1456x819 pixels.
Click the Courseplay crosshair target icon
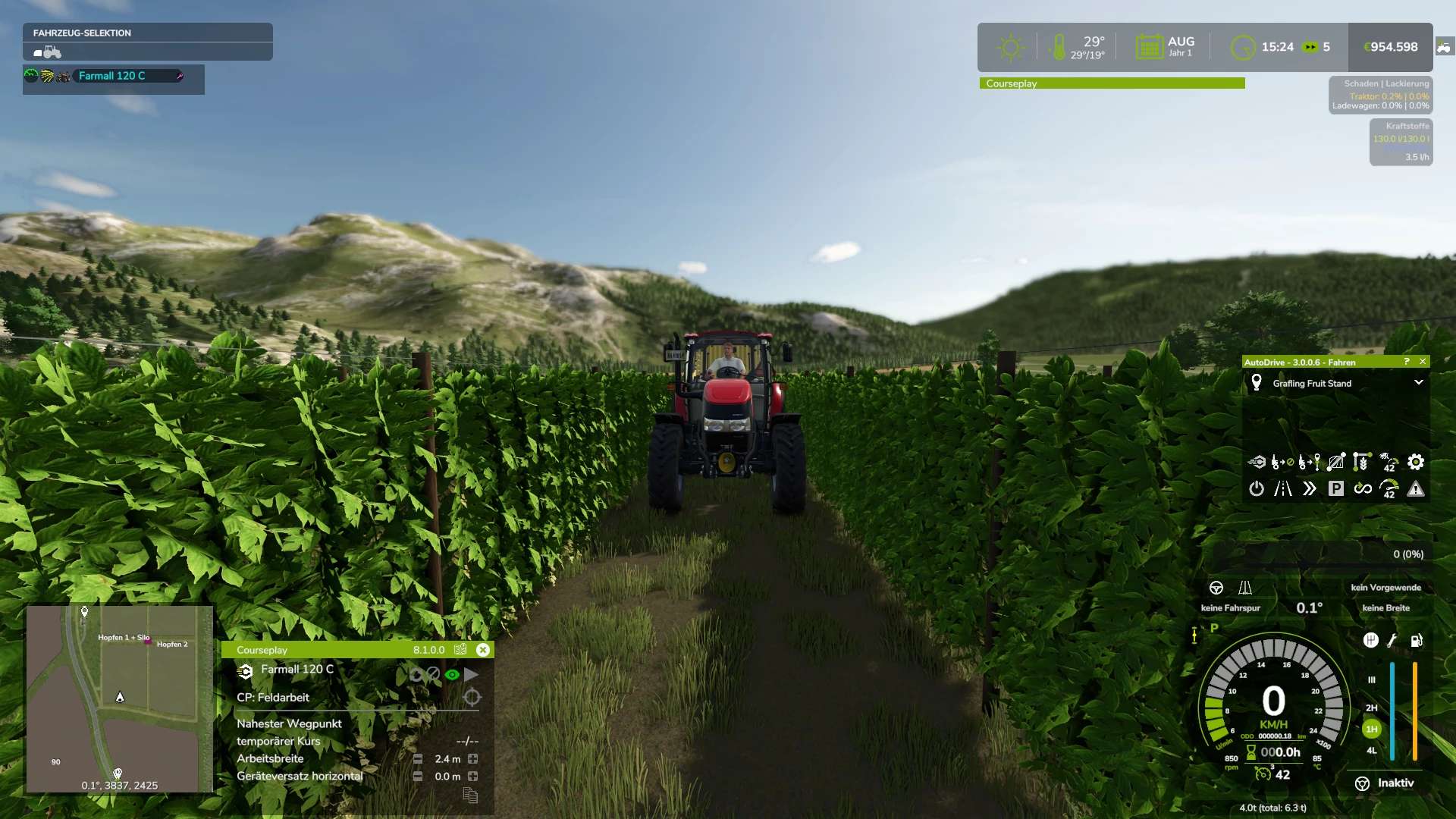(x=472, y=698)
